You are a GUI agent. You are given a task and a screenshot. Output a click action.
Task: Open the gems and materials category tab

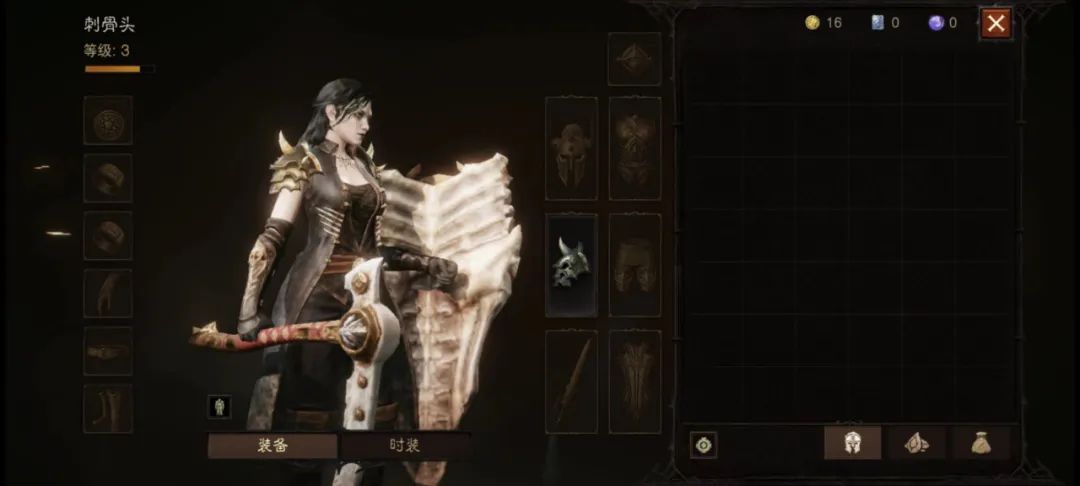point(917,443)
